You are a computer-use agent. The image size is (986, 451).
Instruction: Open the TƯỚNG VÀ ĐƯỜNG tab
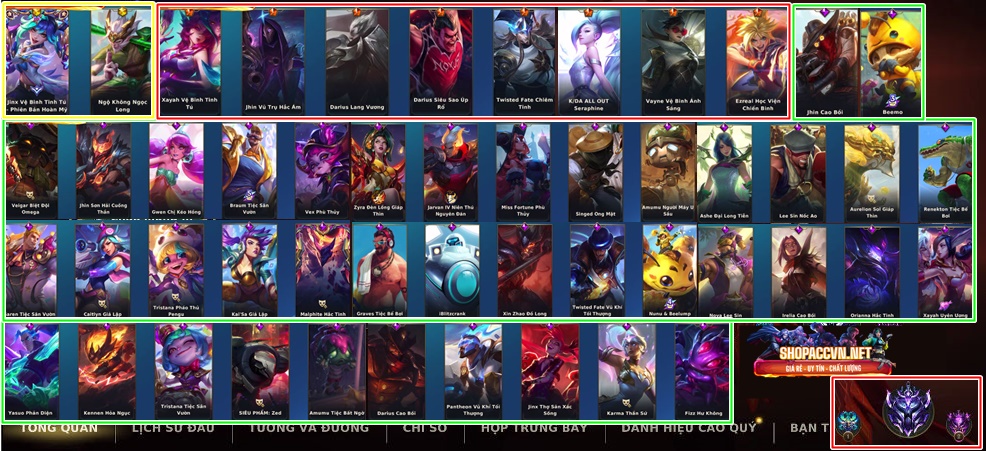click(308, 429)
